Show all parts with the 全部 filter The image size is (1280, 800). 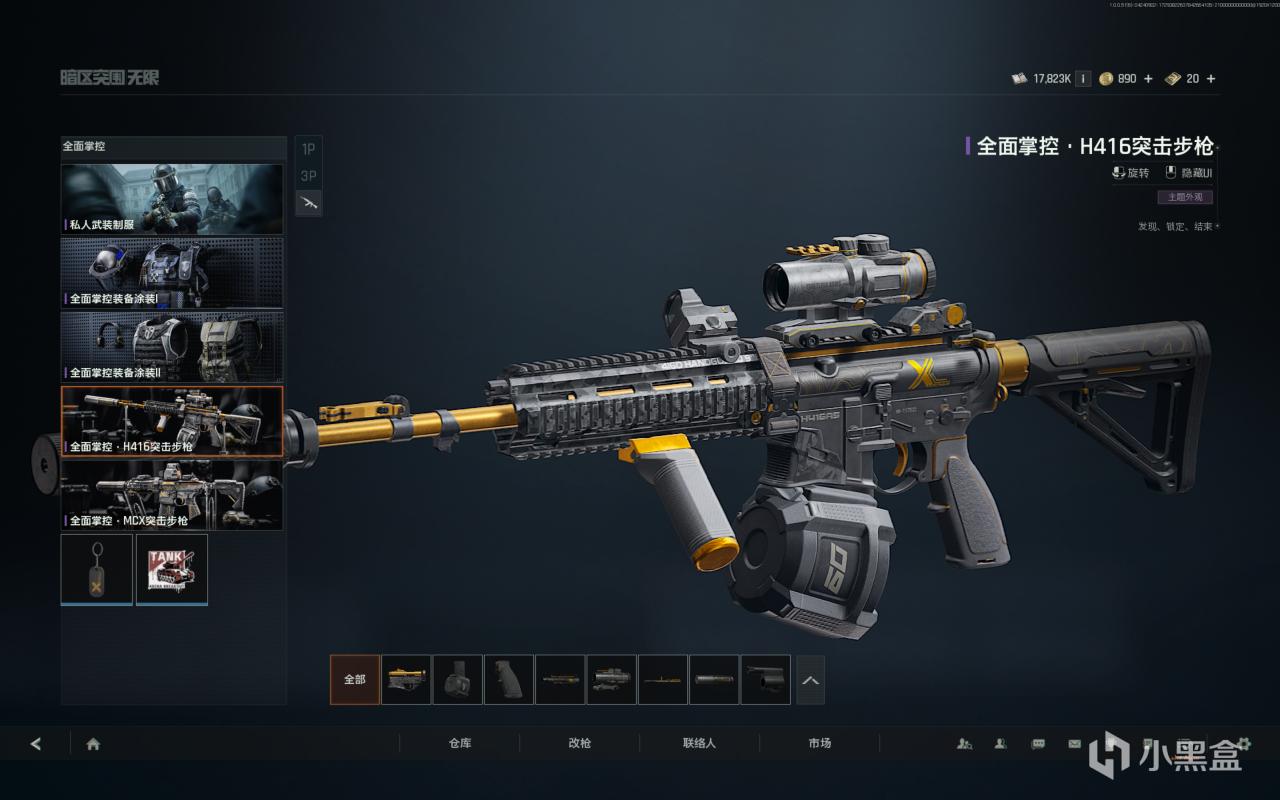click(x=355, y=680)
